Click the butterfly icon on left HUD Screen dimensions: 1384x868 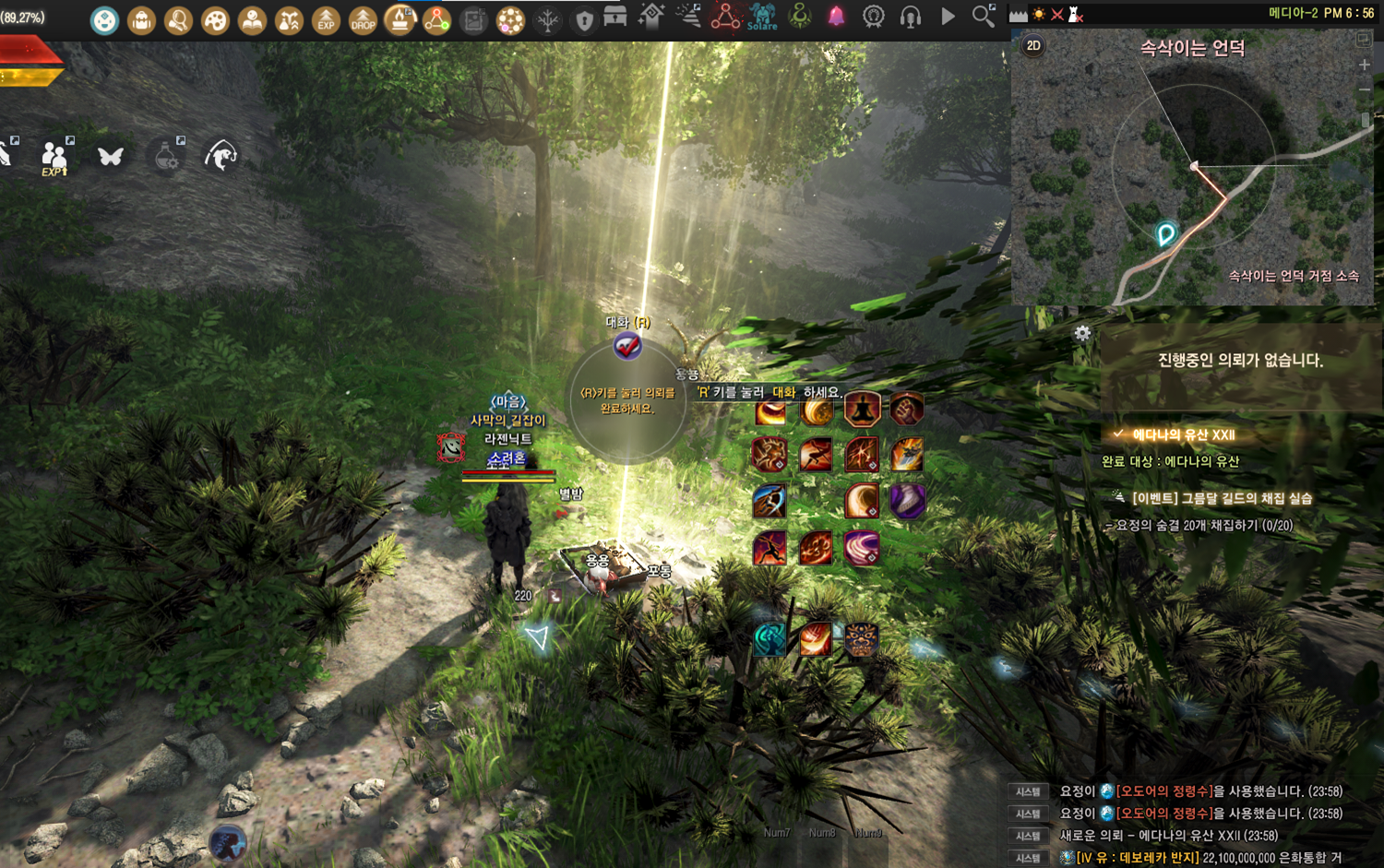coord(111,156)
